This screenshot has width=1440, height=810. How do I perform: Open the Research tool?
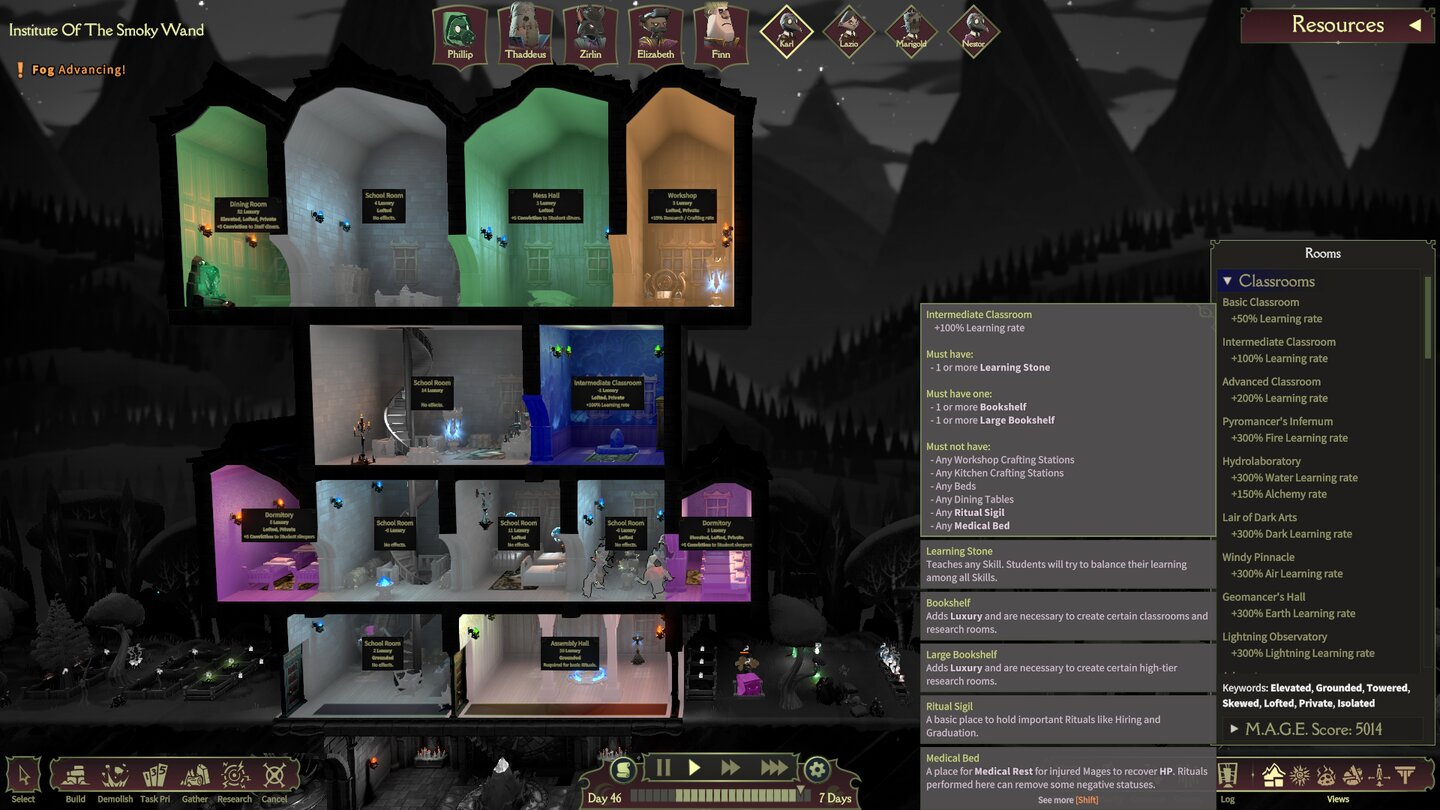pyautogui.click(x=234, y=775)
